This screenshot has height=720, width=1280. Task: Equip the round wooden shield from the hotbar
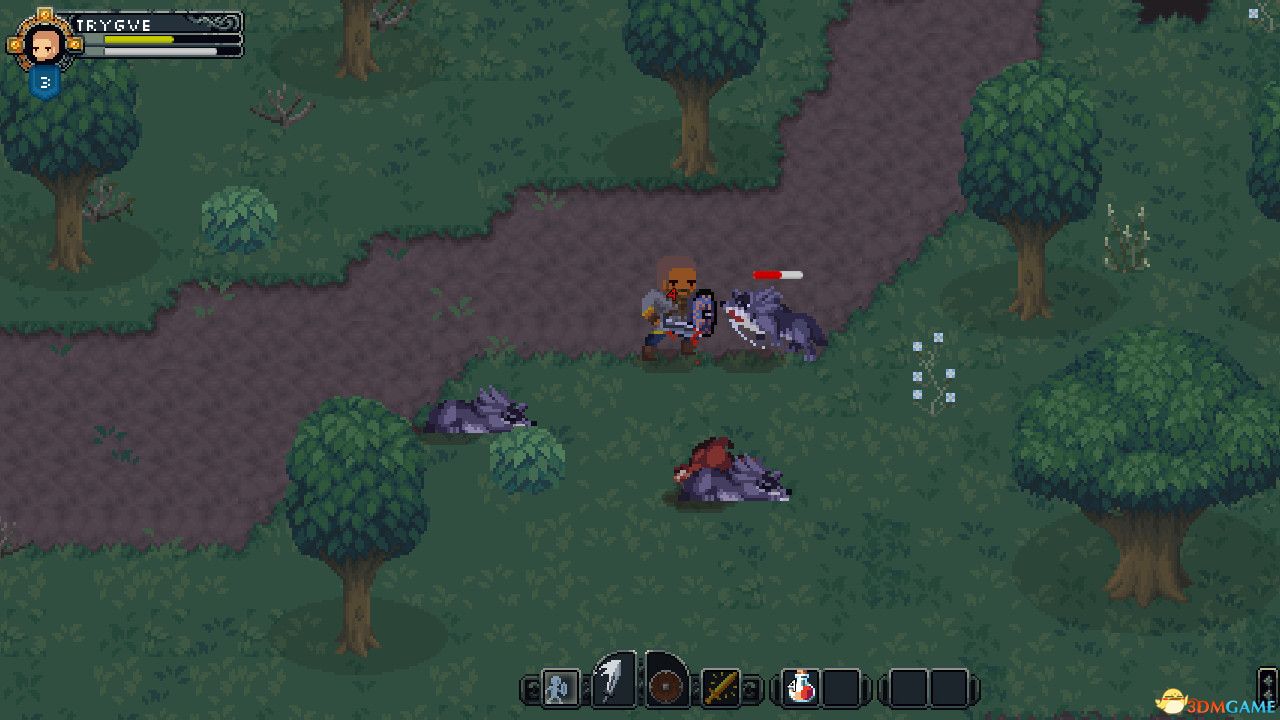point(667,688)
